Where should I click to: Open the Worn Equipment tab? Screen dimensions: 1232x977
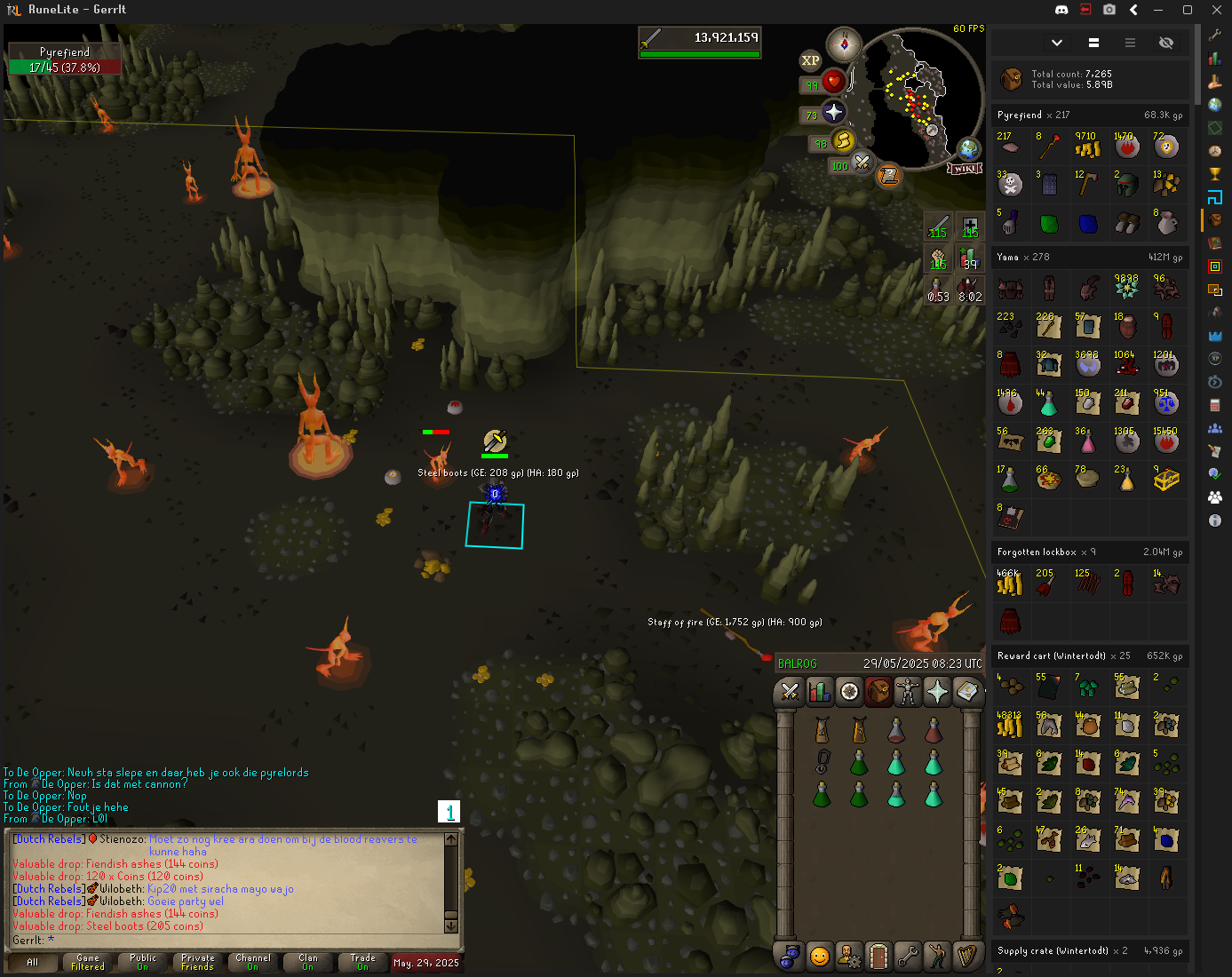click(907, 691)
